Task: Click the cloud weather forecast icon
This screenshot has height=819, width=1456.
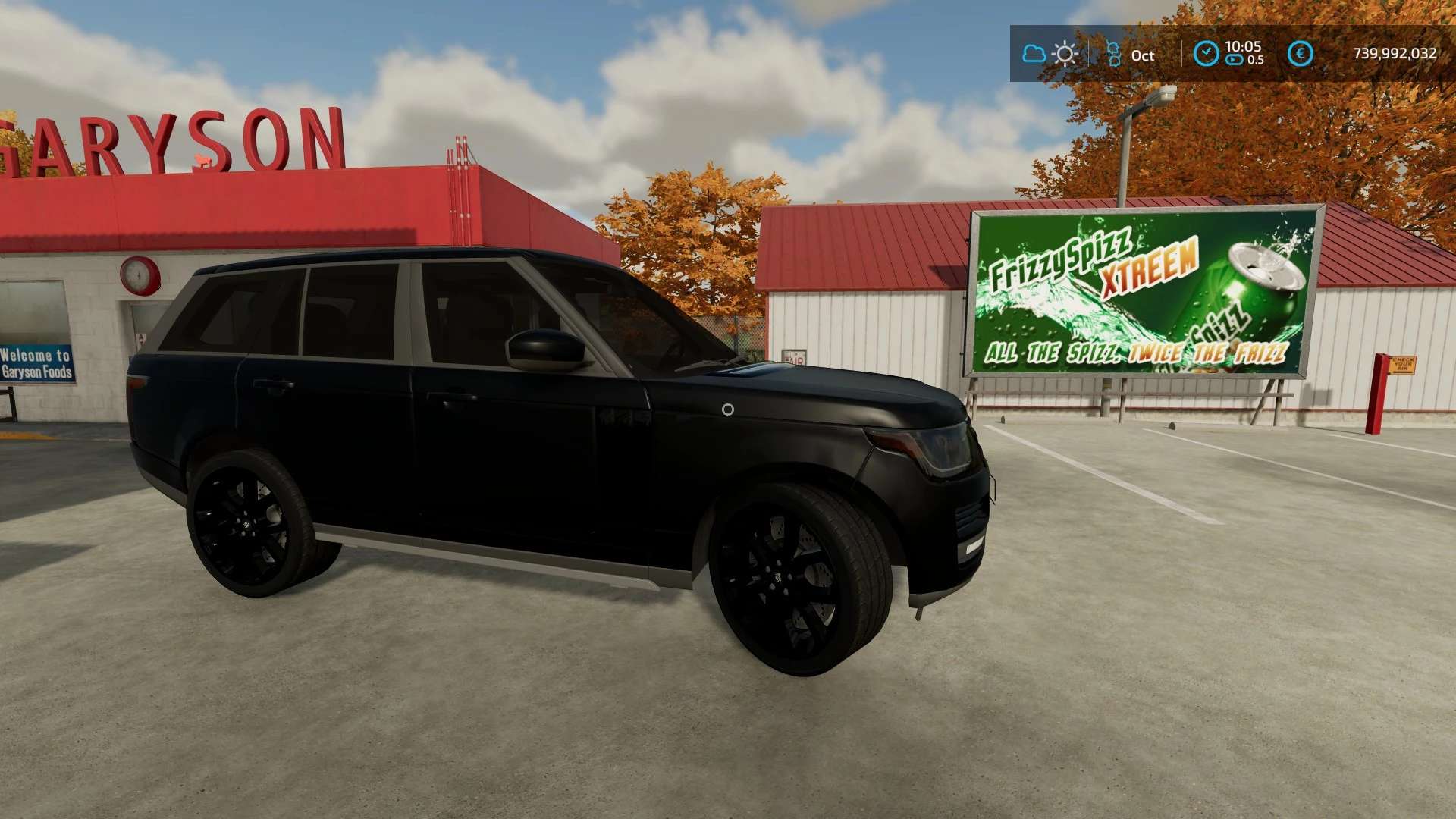Action: point(1034,54)
